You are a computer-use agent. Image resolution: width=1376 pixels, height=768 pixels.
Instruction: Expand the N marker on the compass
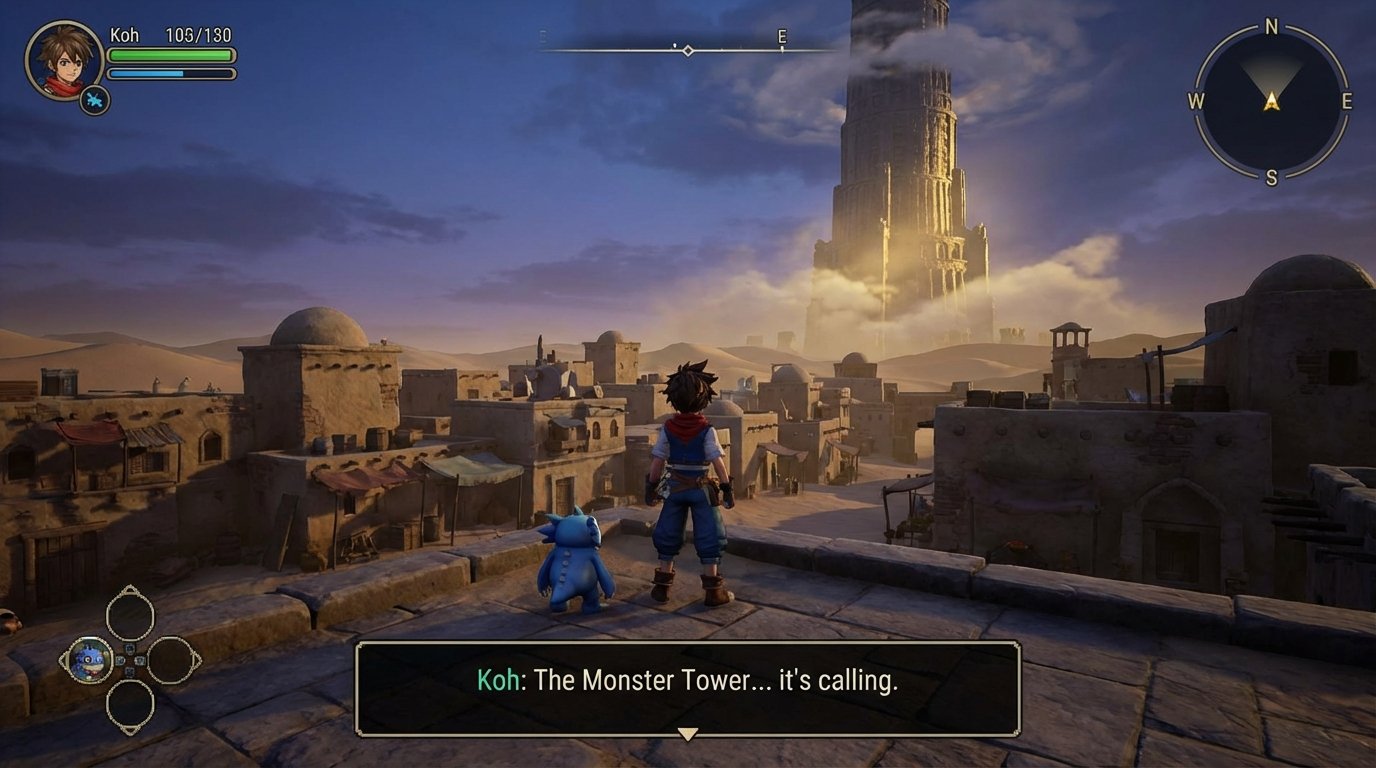[x=1270, y=27]
